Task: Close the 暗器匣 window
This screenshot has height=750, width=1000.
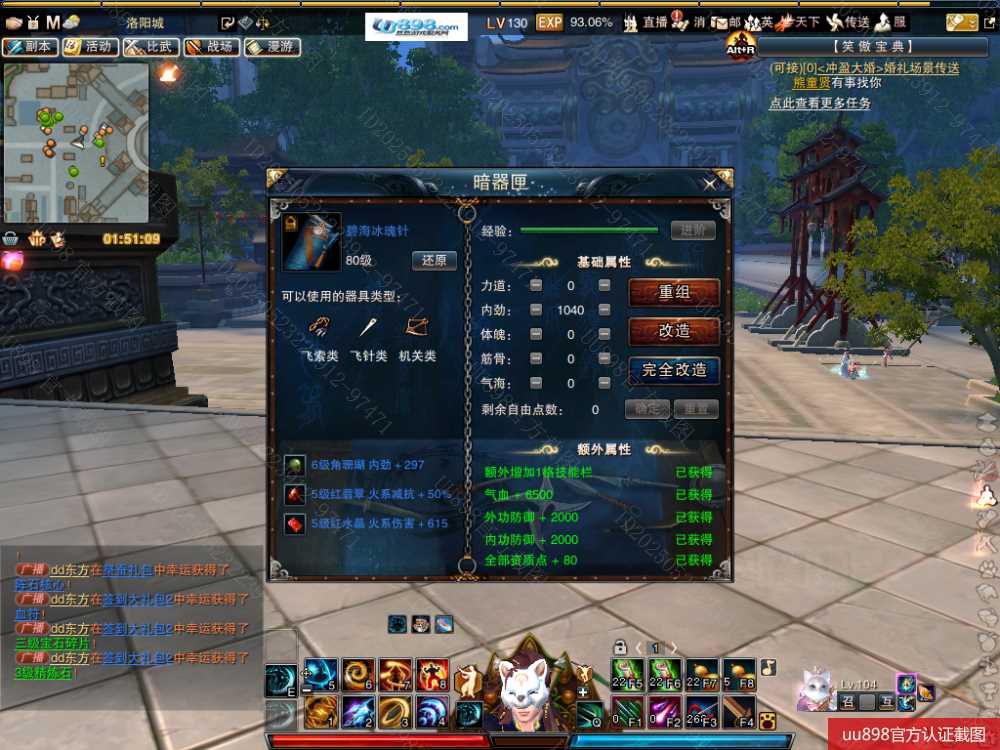Action: click(x=710, y=184)
